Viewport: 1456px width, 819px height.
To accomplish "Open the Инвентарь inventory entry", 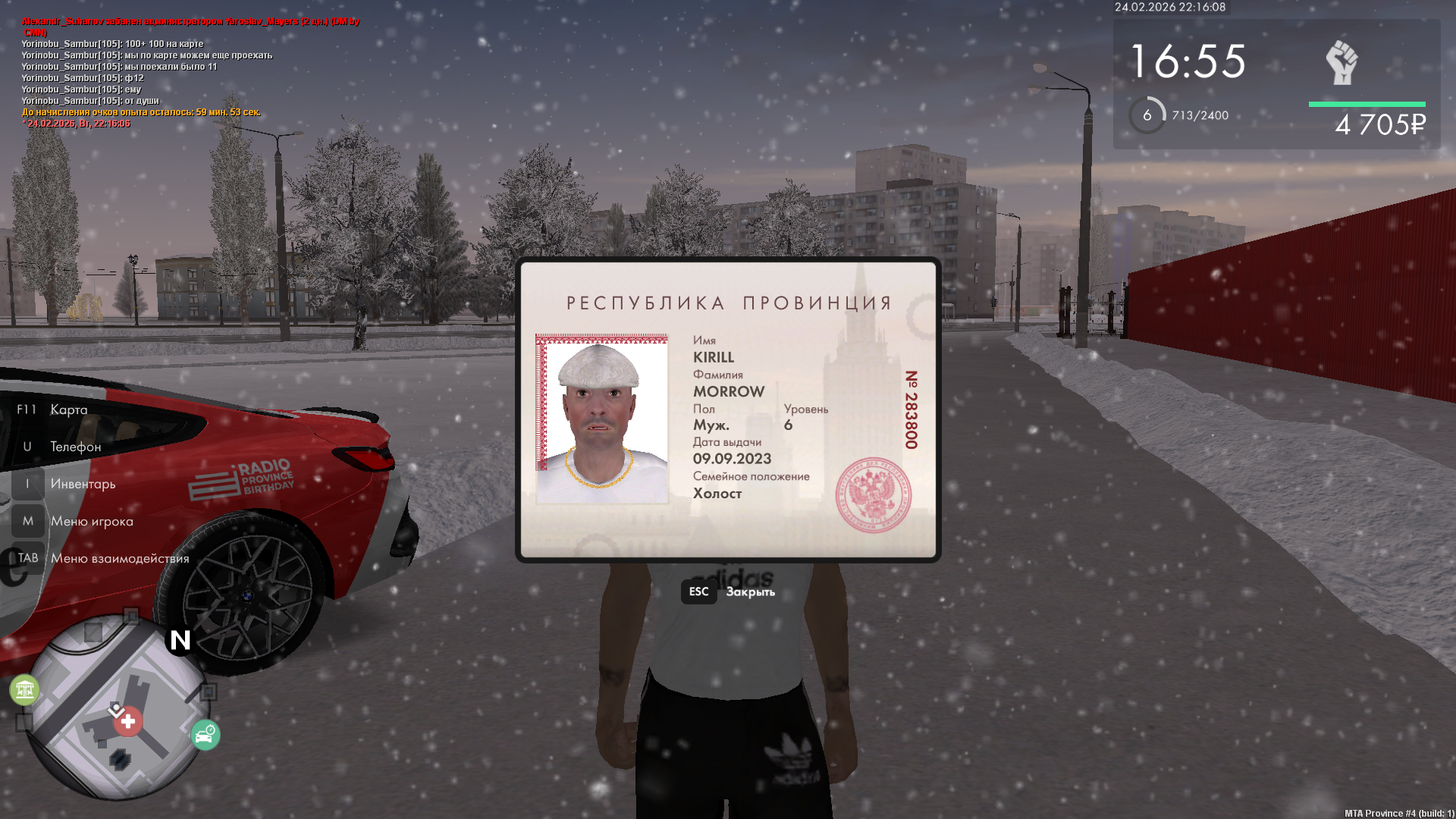I will pyautogui.click(x=83, y=484).
